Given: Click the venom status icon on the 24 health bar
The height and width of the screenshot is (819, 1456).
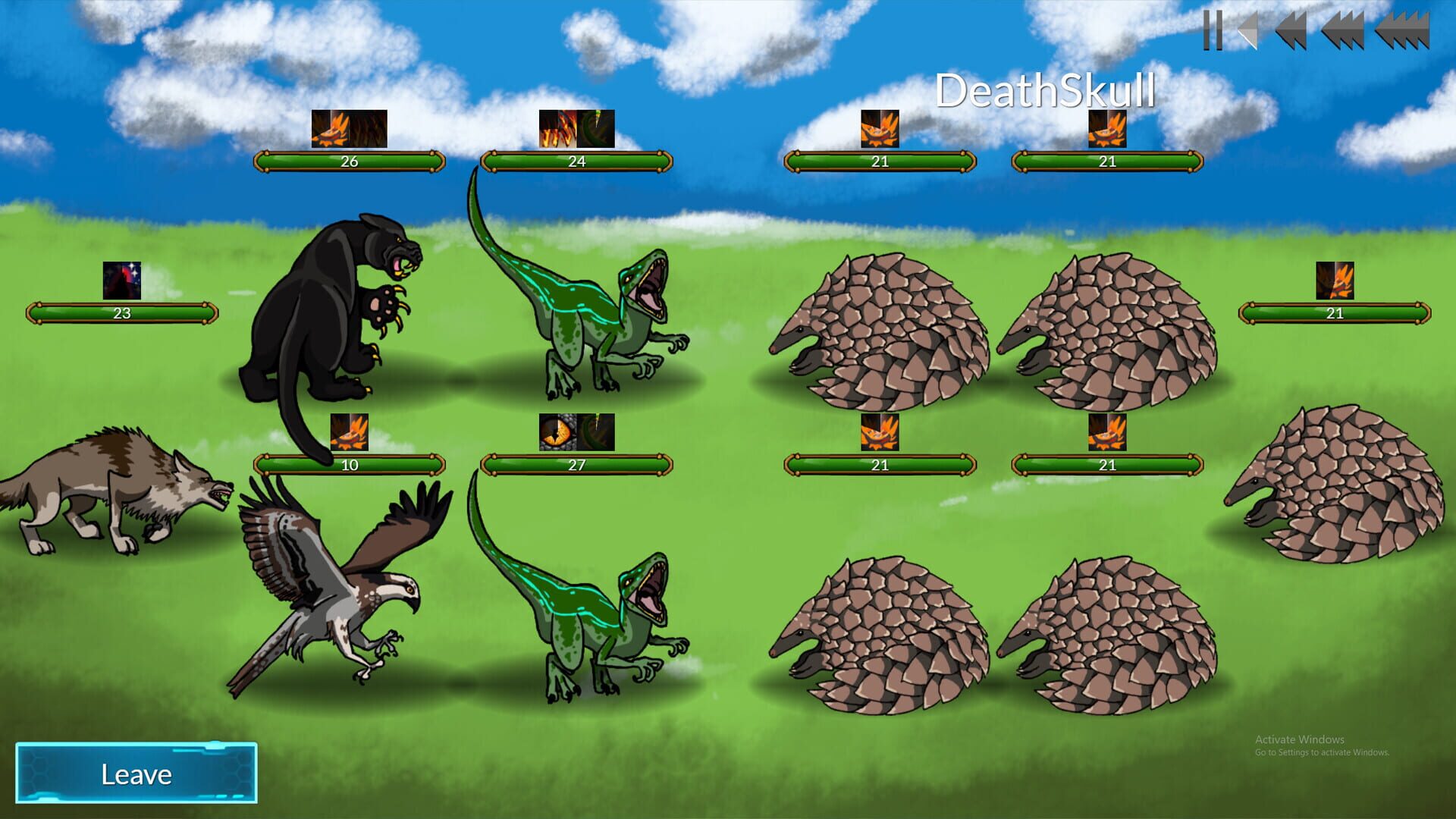Looking at the screenshot, I should pyautogui.click(x=598, y=130).
